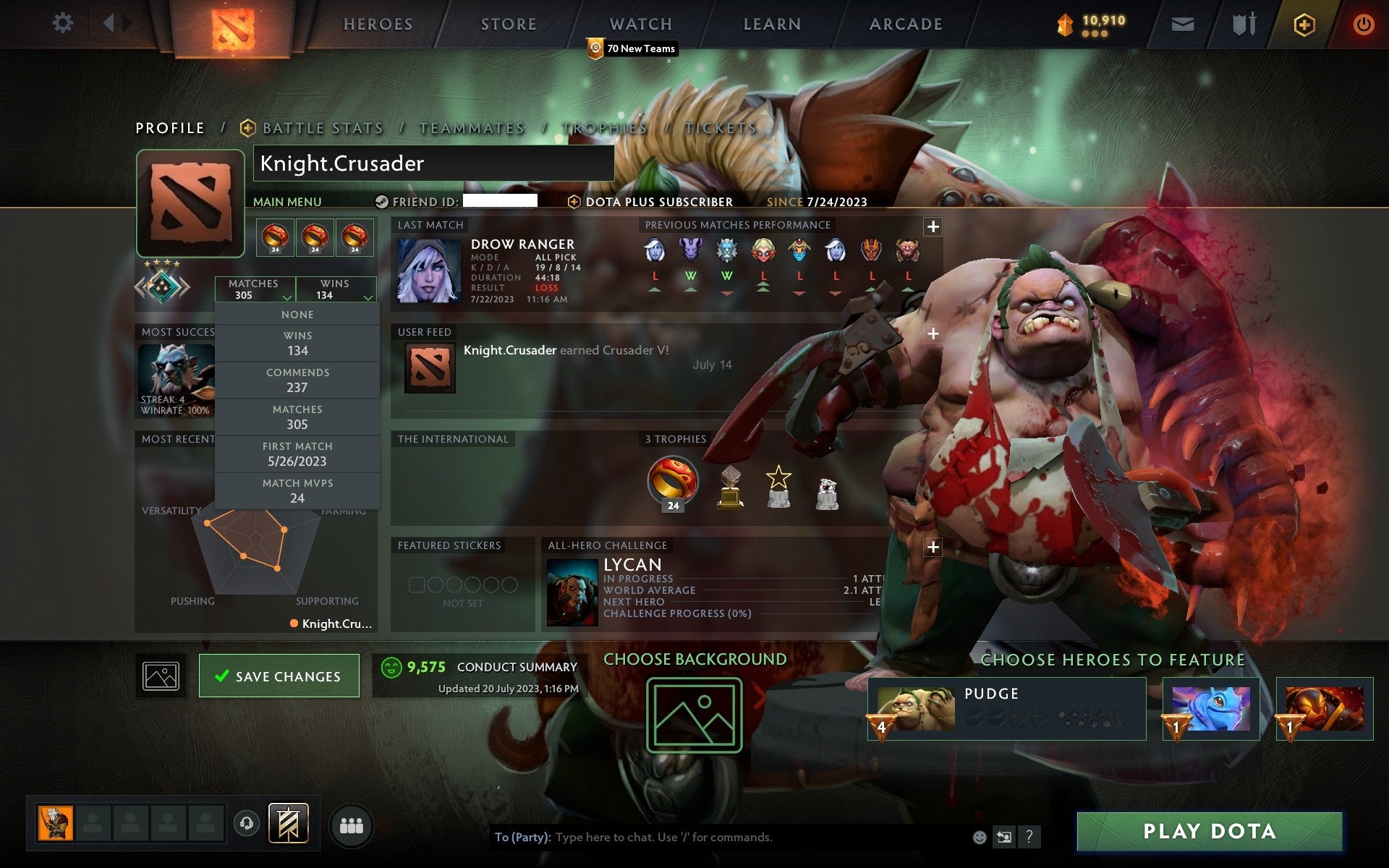
Task: Select the COMMENDS 237 stat option
Action: [x=297, y=379]
